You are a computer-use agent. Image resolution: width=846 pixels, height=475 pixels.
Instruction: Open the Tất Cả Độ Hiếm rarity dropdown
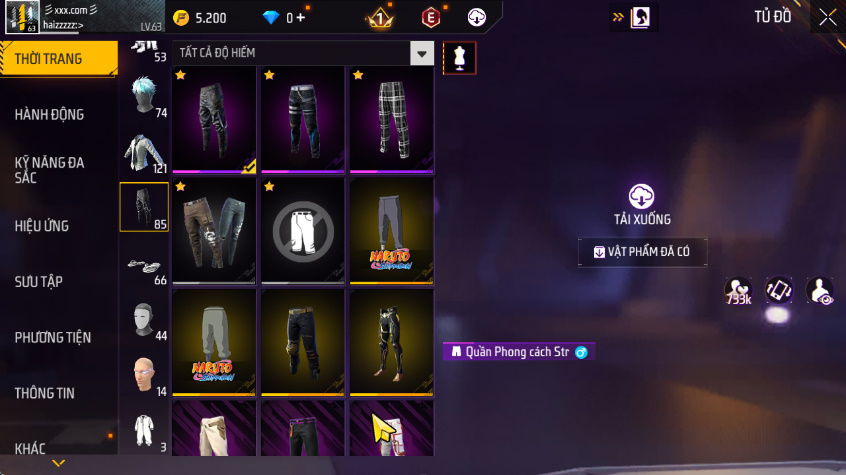(304, 53)
